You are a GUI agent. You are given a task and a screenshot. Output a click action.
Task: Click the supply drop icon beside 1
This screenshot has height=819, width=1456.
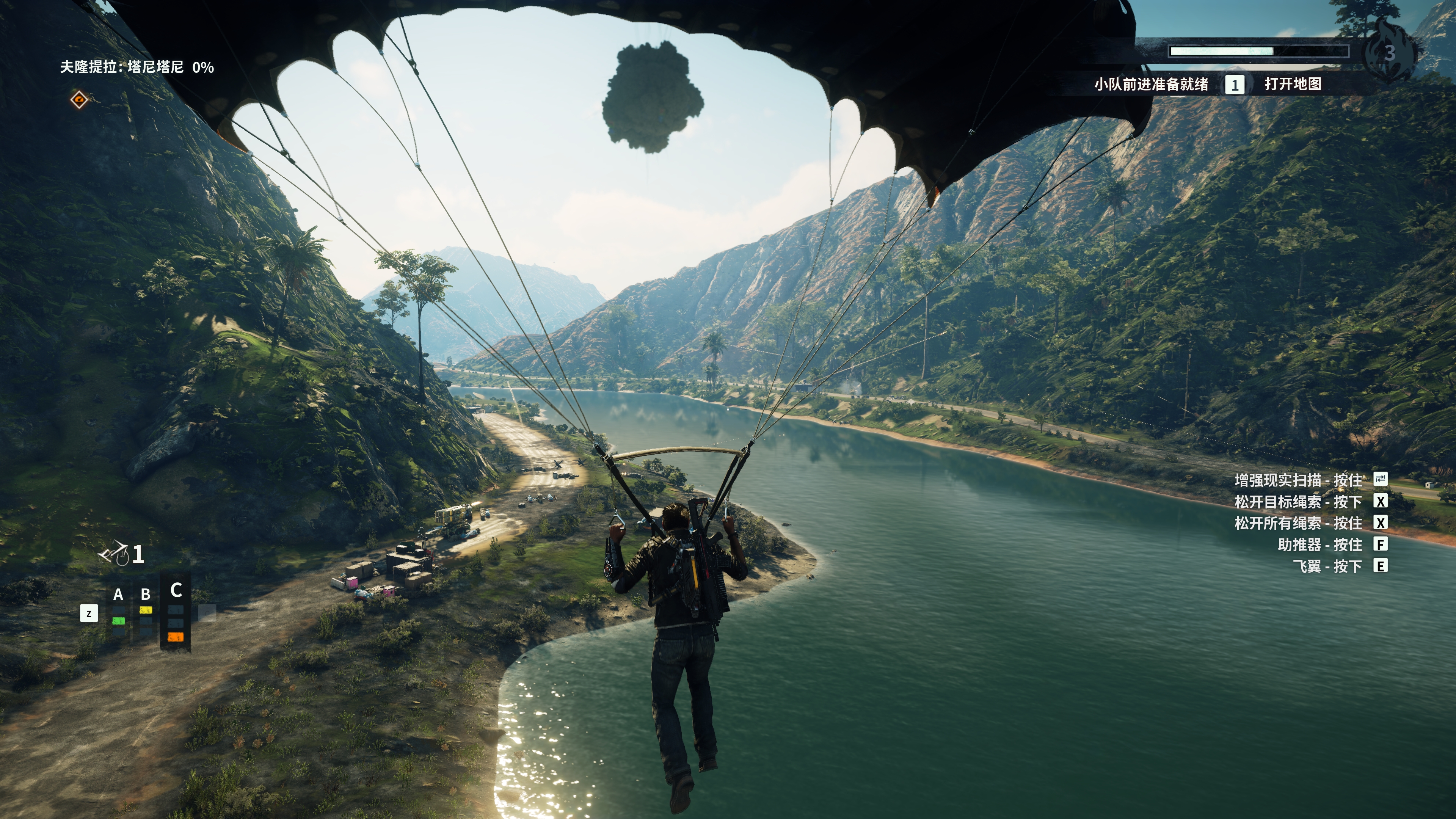pos(113,553)
